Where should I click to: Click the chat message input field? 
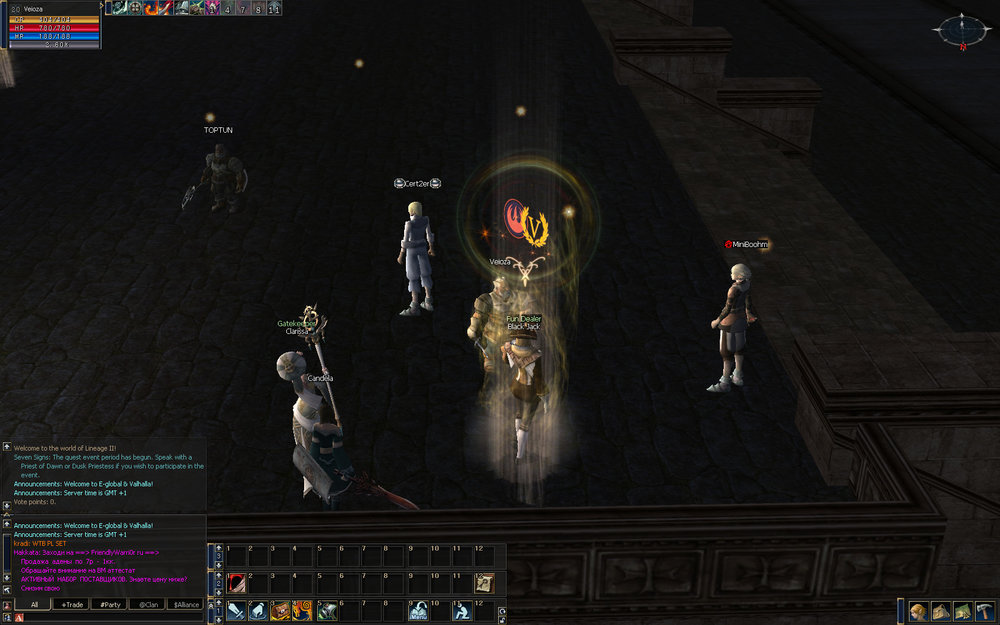pos(110,617)
